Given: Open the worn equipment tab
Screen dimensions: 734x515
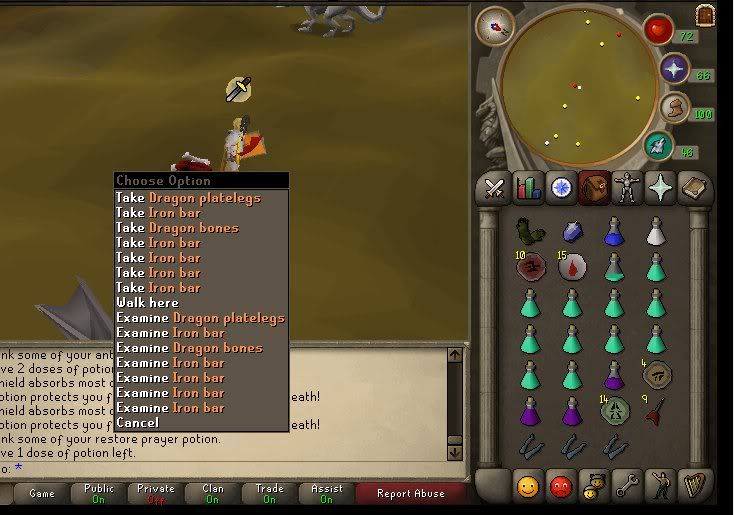Looking at the screenshot, I should (627, 187).
